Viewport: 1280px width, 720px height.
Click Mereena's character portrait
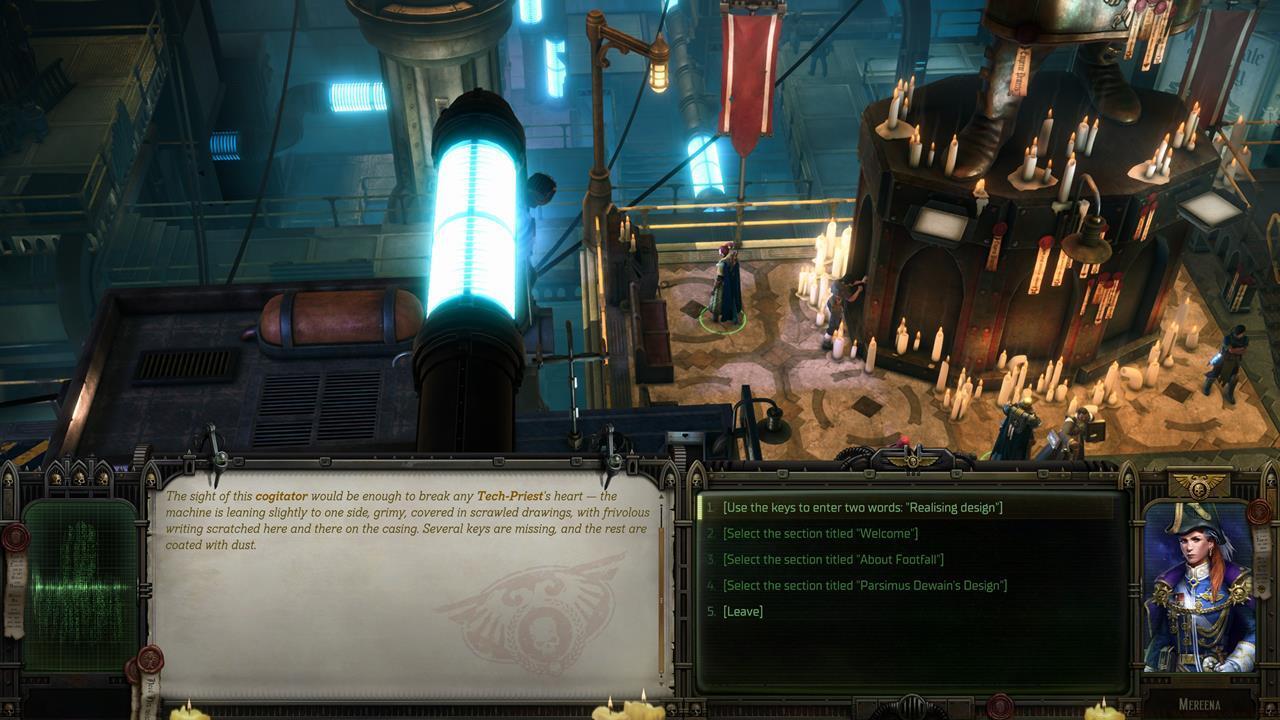click(1199, 588)
